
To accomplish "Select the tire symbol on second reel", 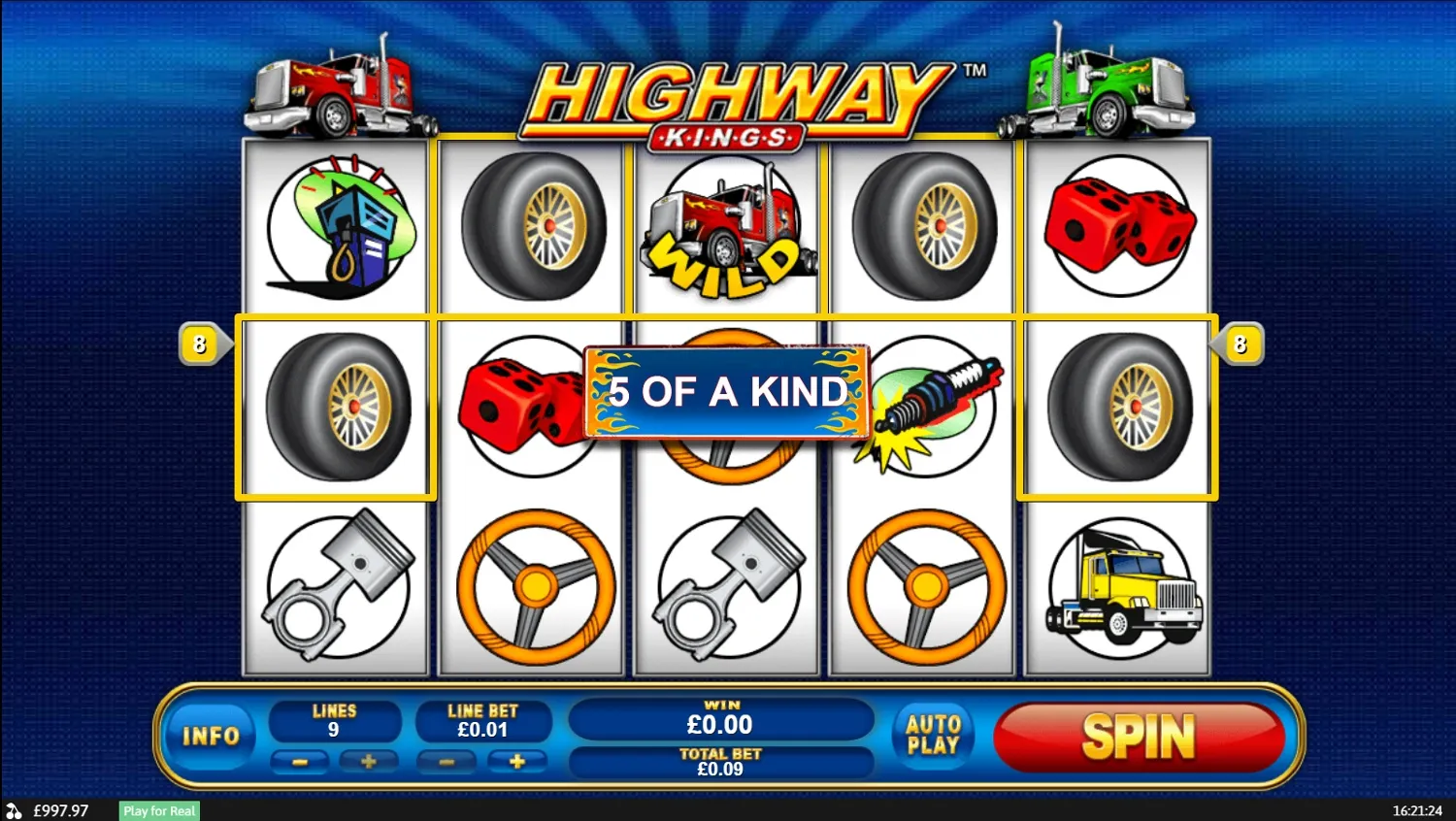I will coord(531,225).
